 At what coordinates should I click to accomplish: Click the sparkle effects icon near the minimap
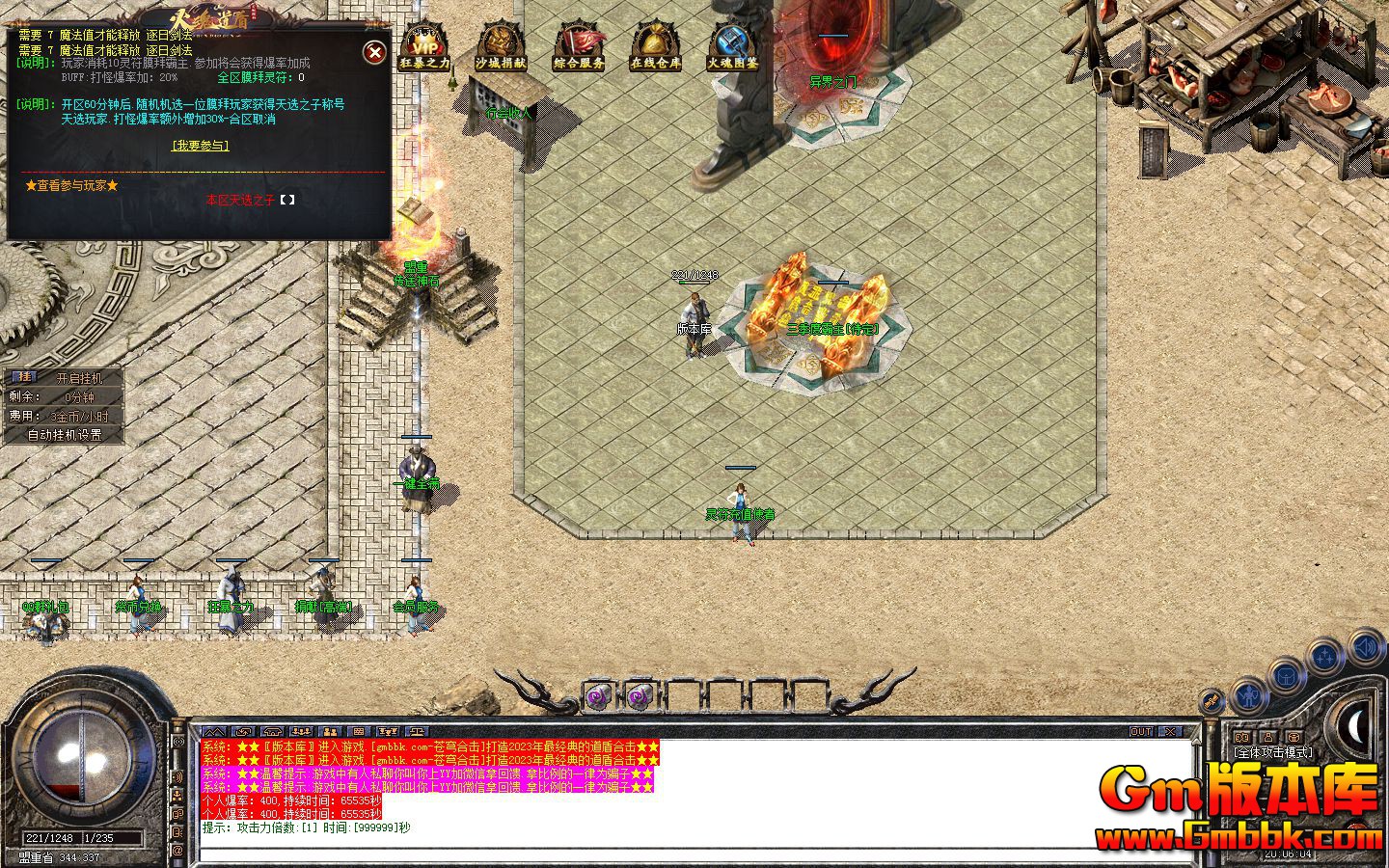click(x=1323, y=654)
